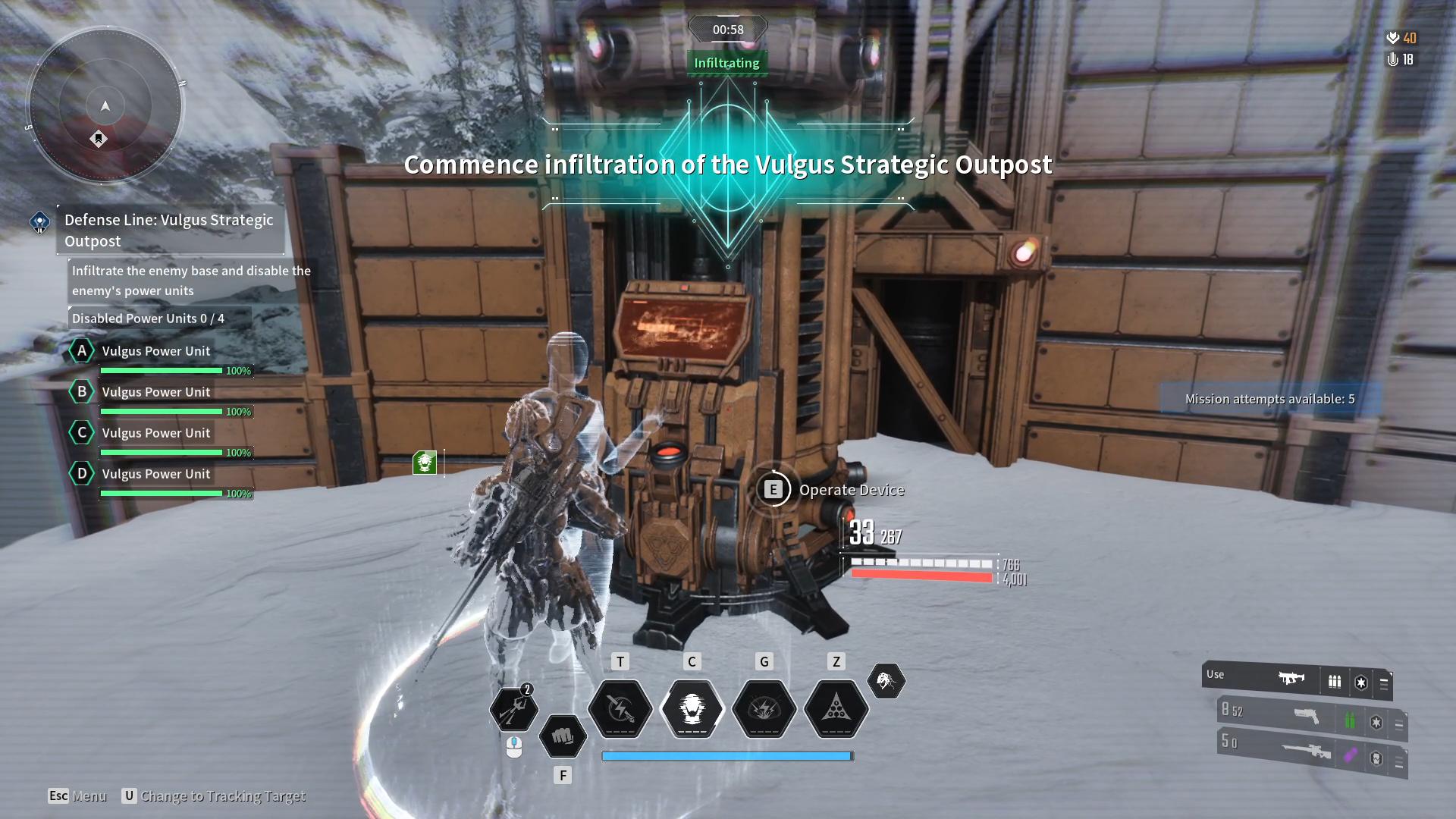The height and width of the screenshot is (819, 1456).
Task: Select Vulgus Power Unit C entry
Action: (155, 433)
